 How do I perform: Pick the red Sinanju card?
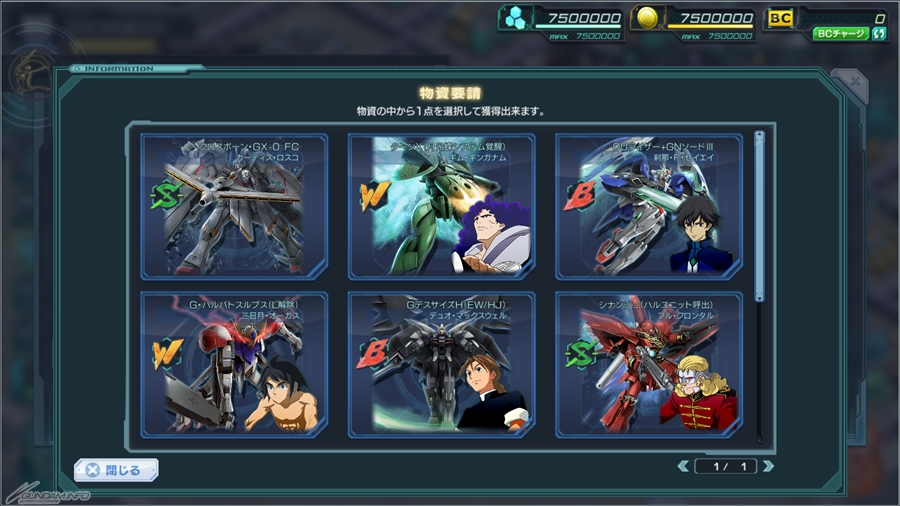pos(648,364)
